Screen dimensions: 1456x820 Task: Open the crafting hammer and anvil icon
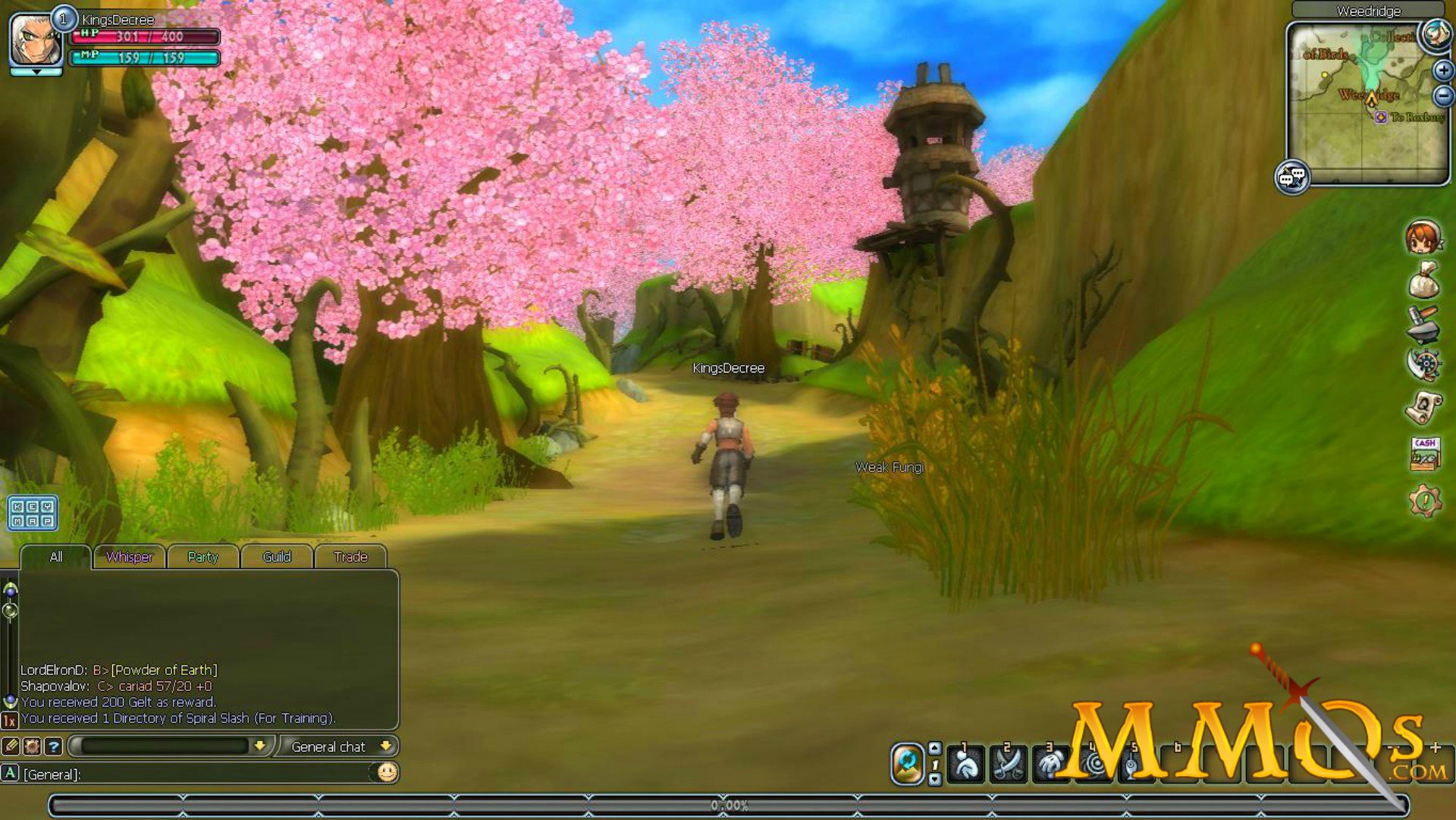click(1424, 331)
